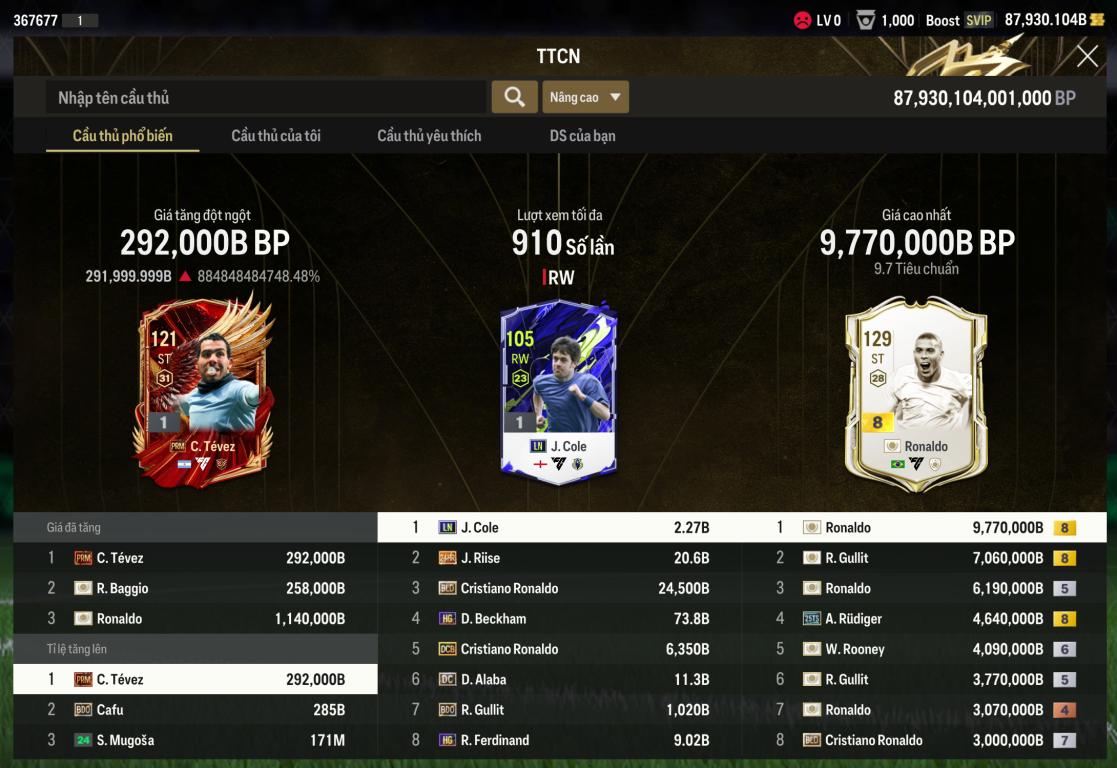The image size is (1117, 768).
Task: Switch to Cầu thủ của tôi tab
Action: tap(276, 136)
